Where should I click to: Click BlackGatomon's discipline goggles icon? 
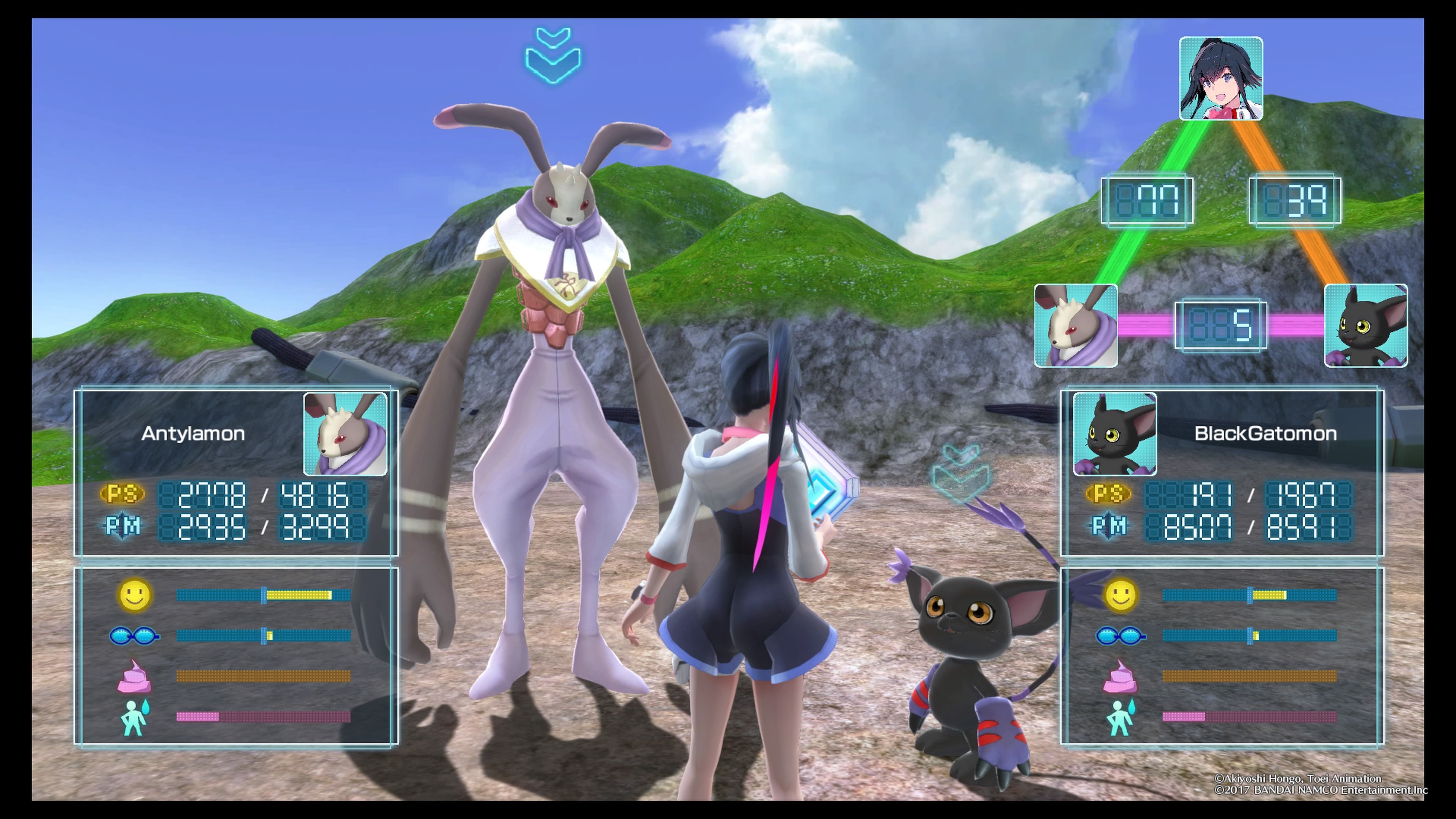click(1120, 636)
